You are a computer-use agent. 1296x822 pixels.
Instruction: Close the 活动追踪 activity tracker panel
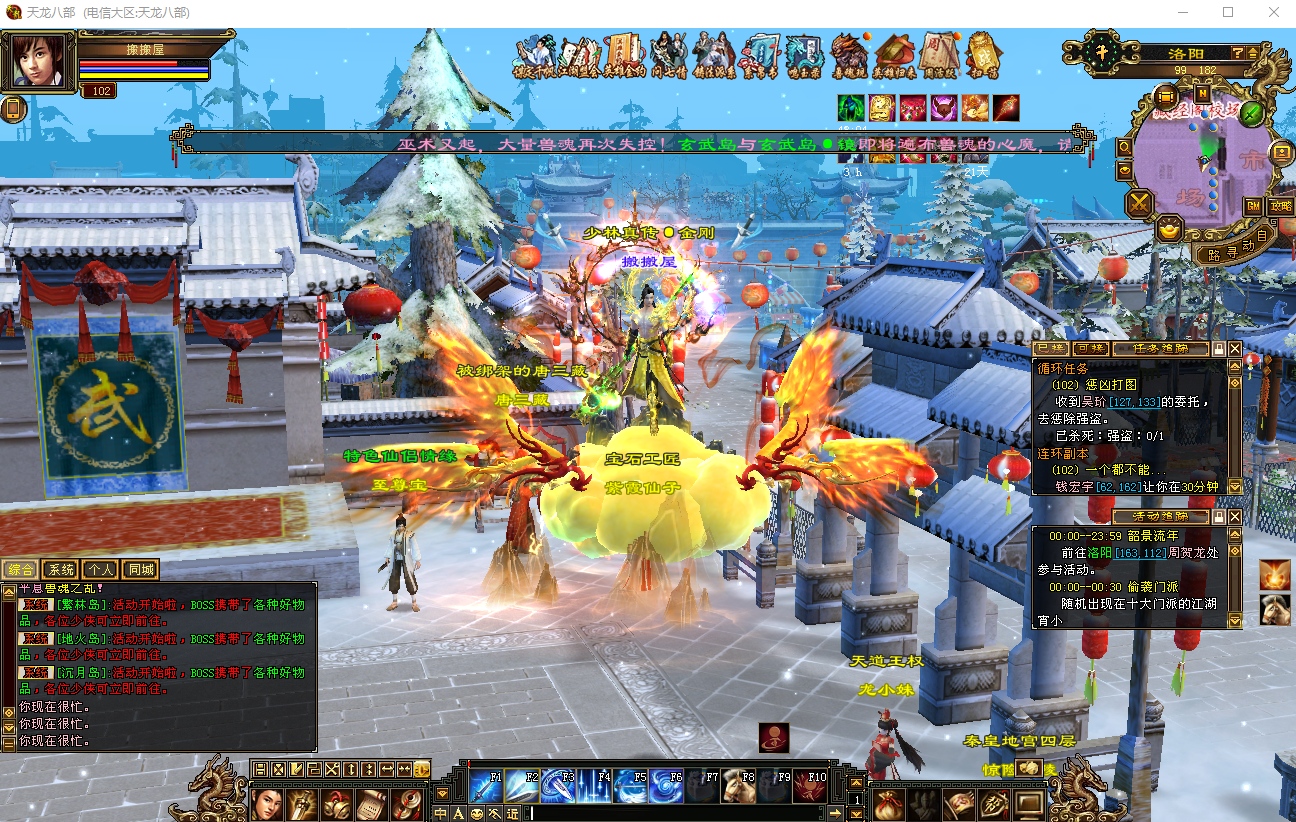[1235, 516]
